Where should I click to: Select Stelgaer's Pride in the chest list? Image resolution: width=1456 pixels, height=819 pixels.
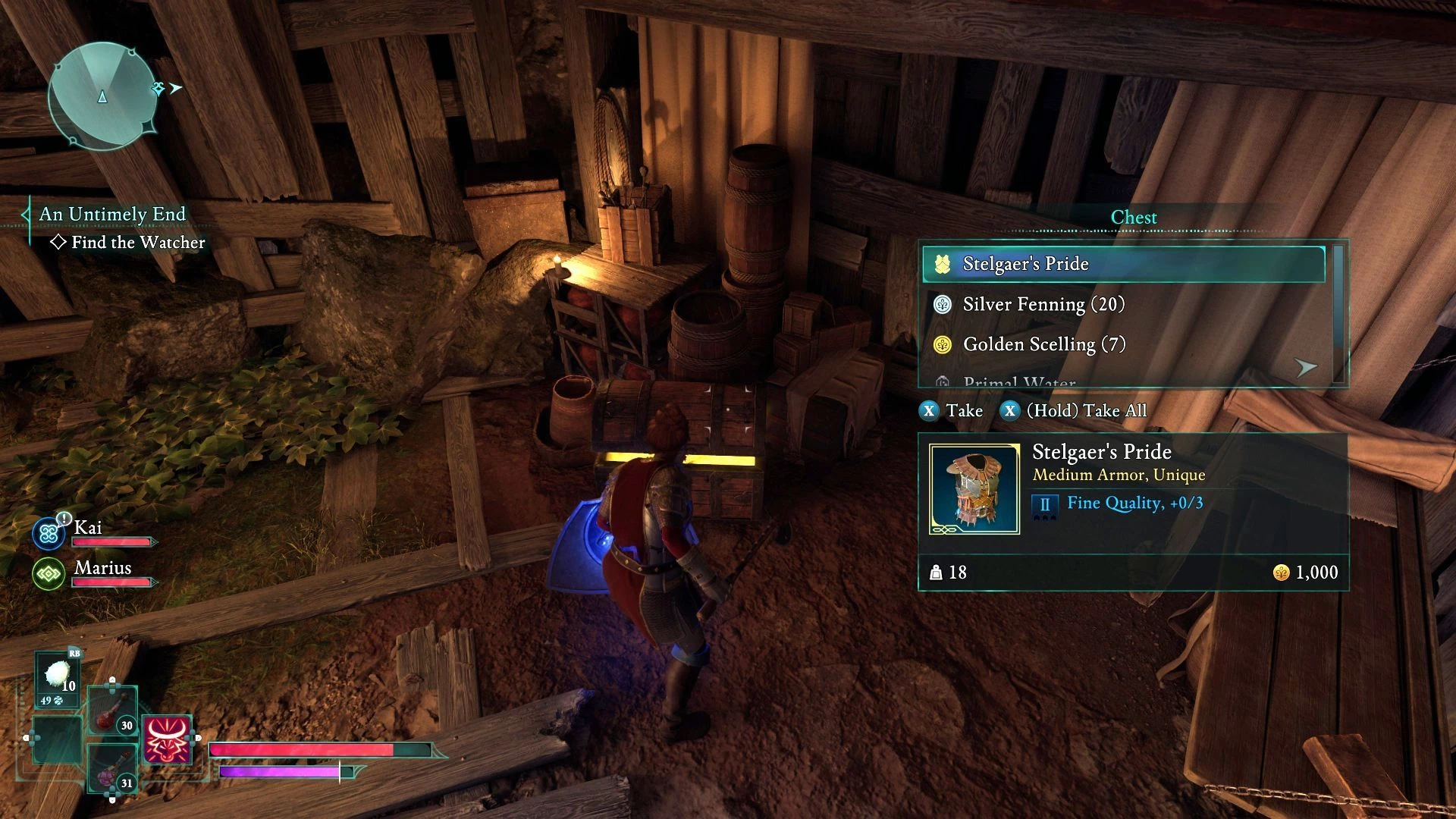[x=1123, y=264]
